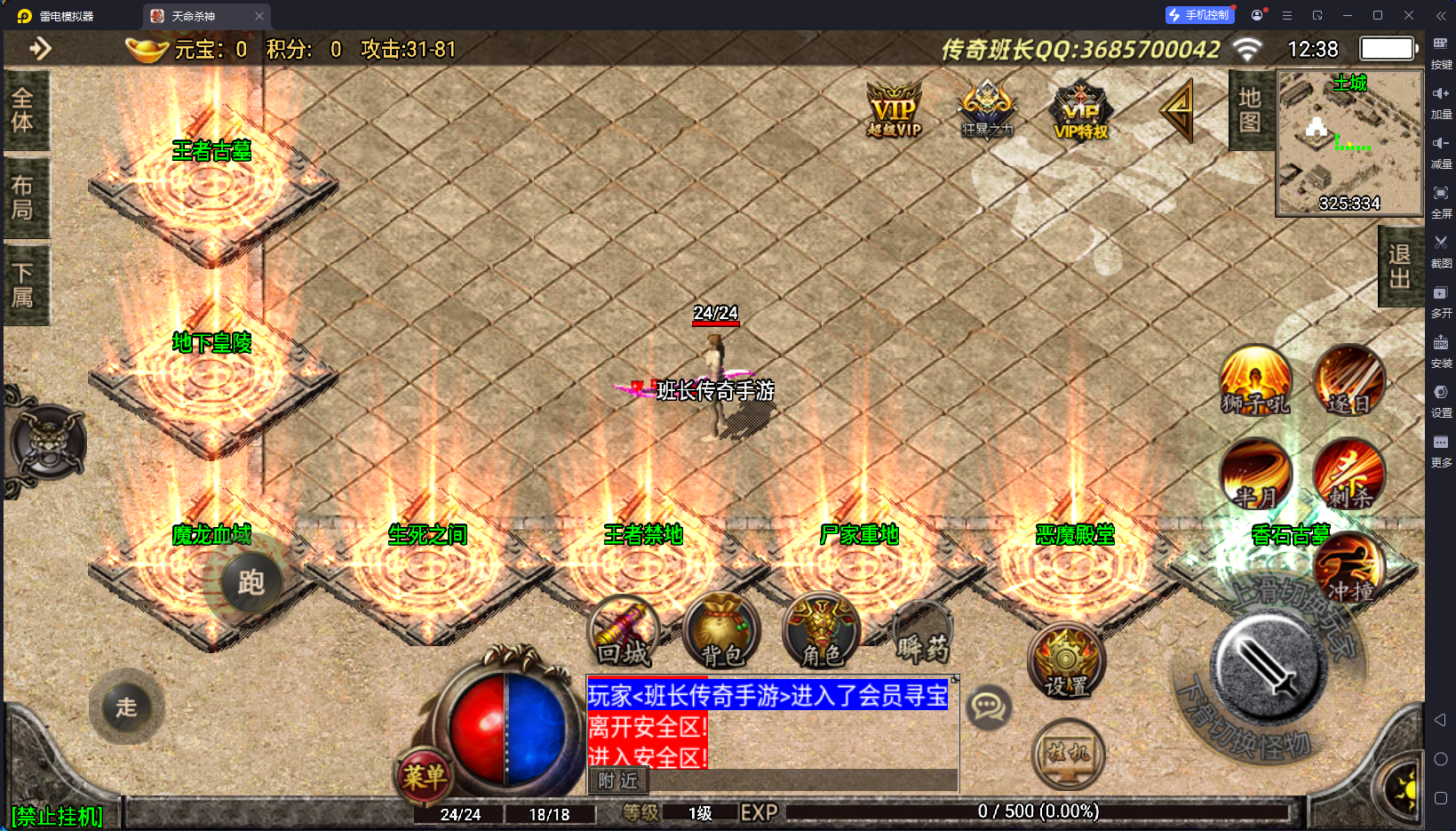Use the 刺杀 skill
Image resolution: width=1456 pixels, height=831 pixels.
[x=1349, y=475]
